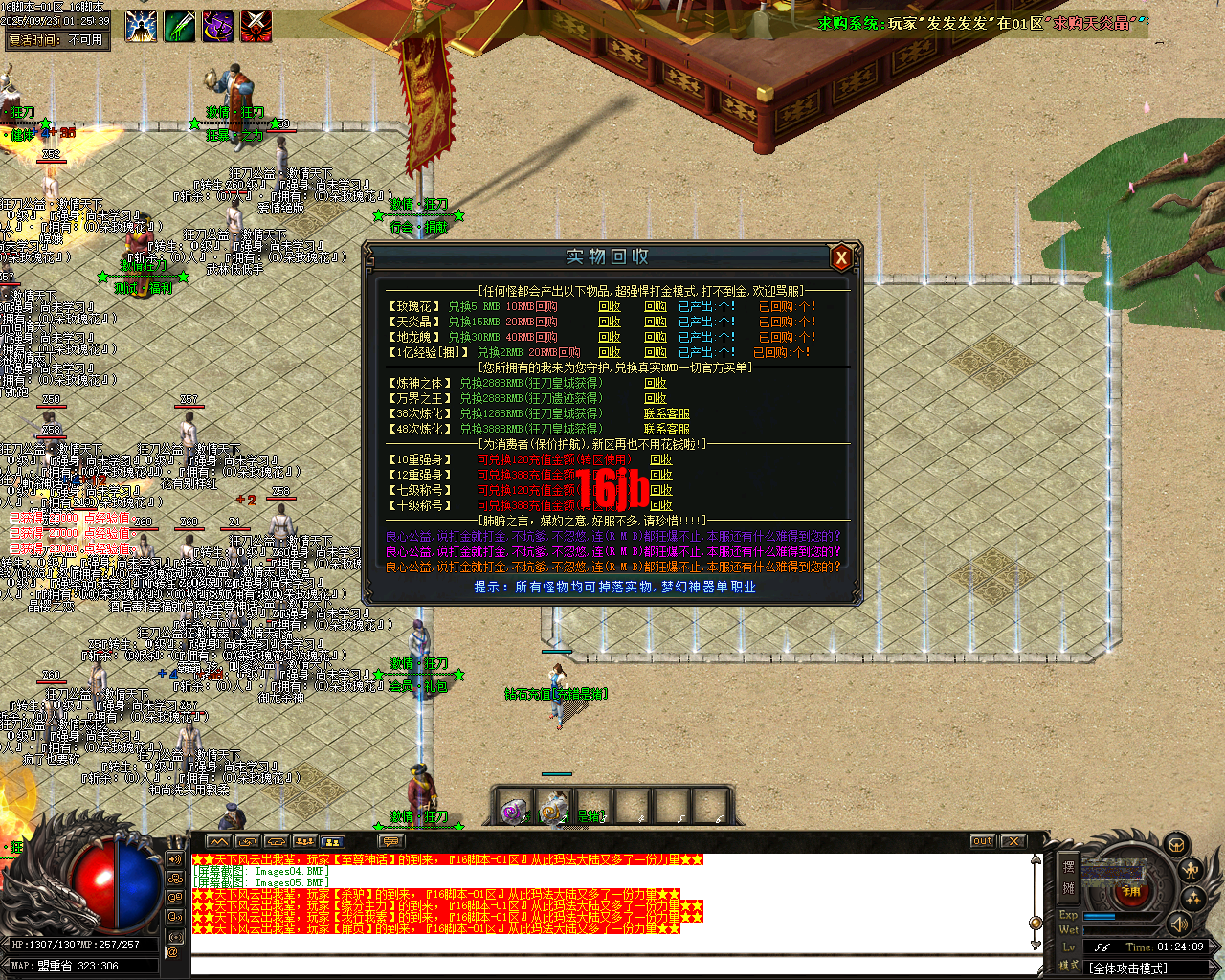Image resolution: width=1225 pixels, height=980 pixels.
Task: Click the first item thumbnail in the bottom quickbar
Action: (x=512, y=810)
